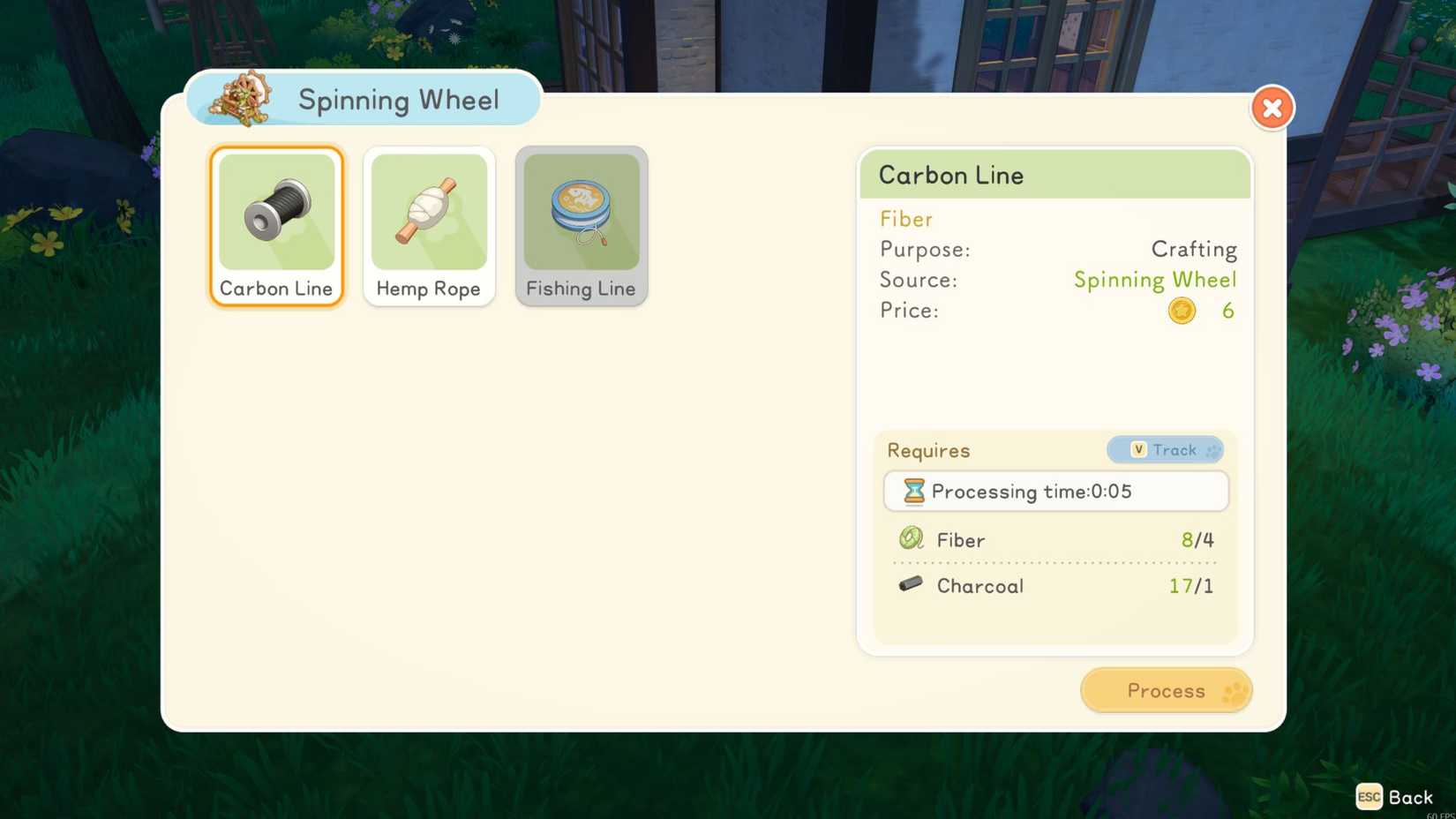Click the Spinning Wheel icon in the header

tap(240, 99)
